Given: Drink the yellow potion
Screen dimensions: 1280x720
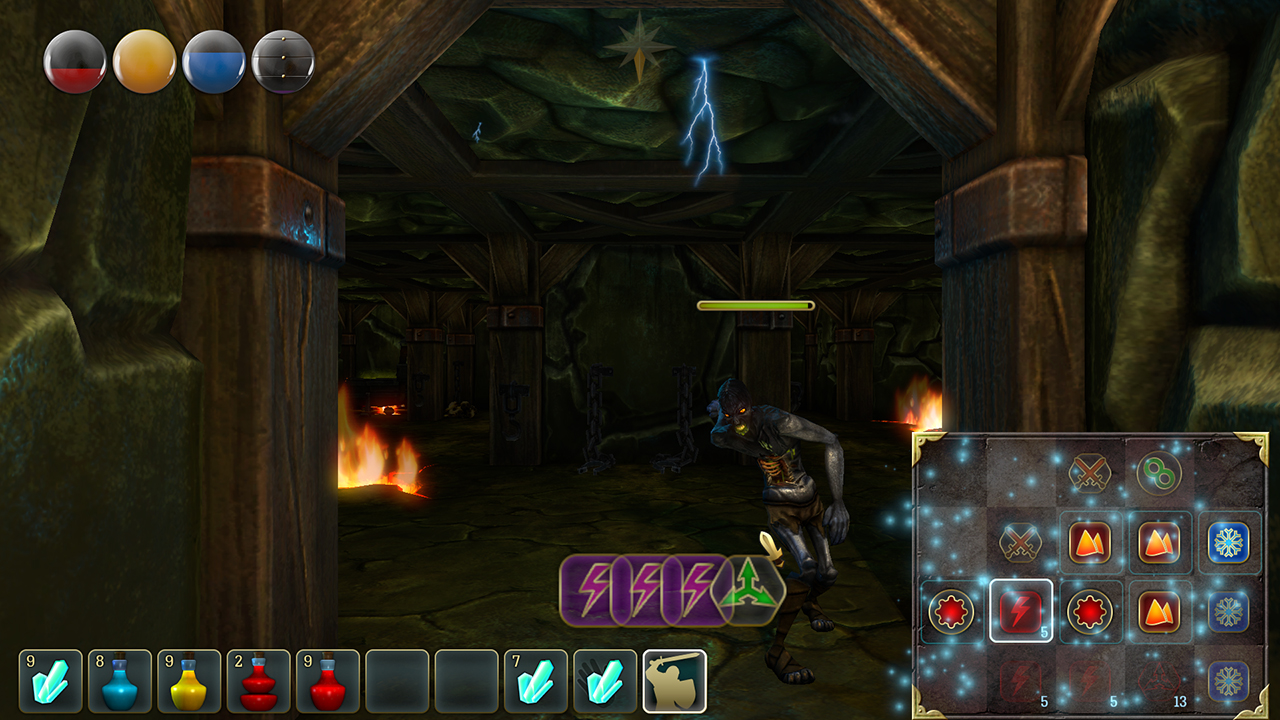Looking at the screenshot, I should click(x=189, y=681).
